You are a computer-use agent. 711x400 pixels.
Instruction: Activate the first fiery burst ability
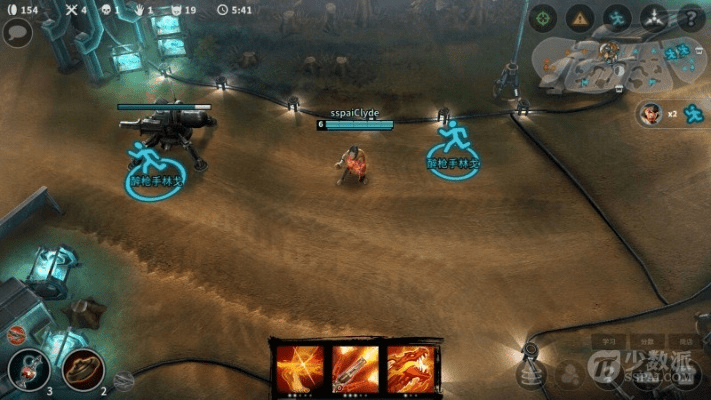click(x=300, y=367)
